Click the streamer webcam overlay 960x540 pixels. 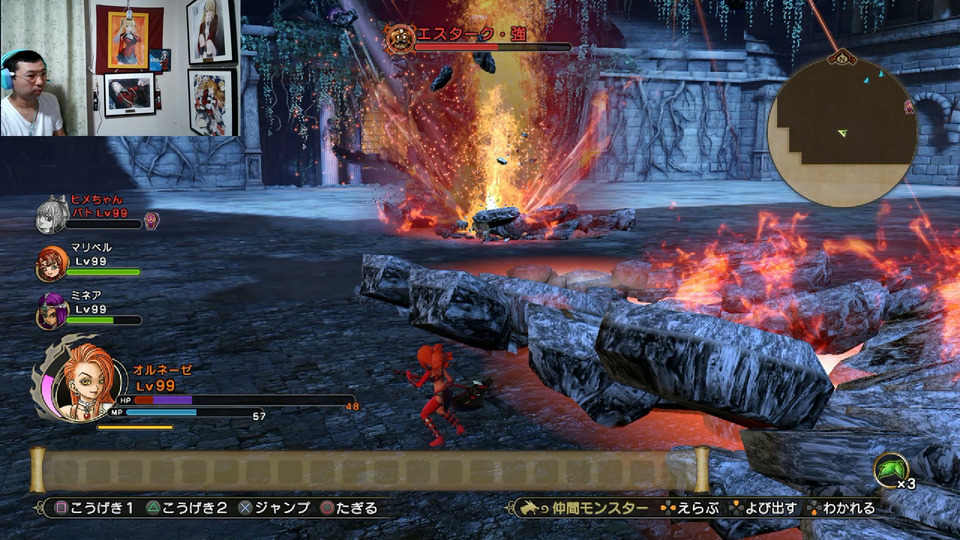[x=119, y=68]
